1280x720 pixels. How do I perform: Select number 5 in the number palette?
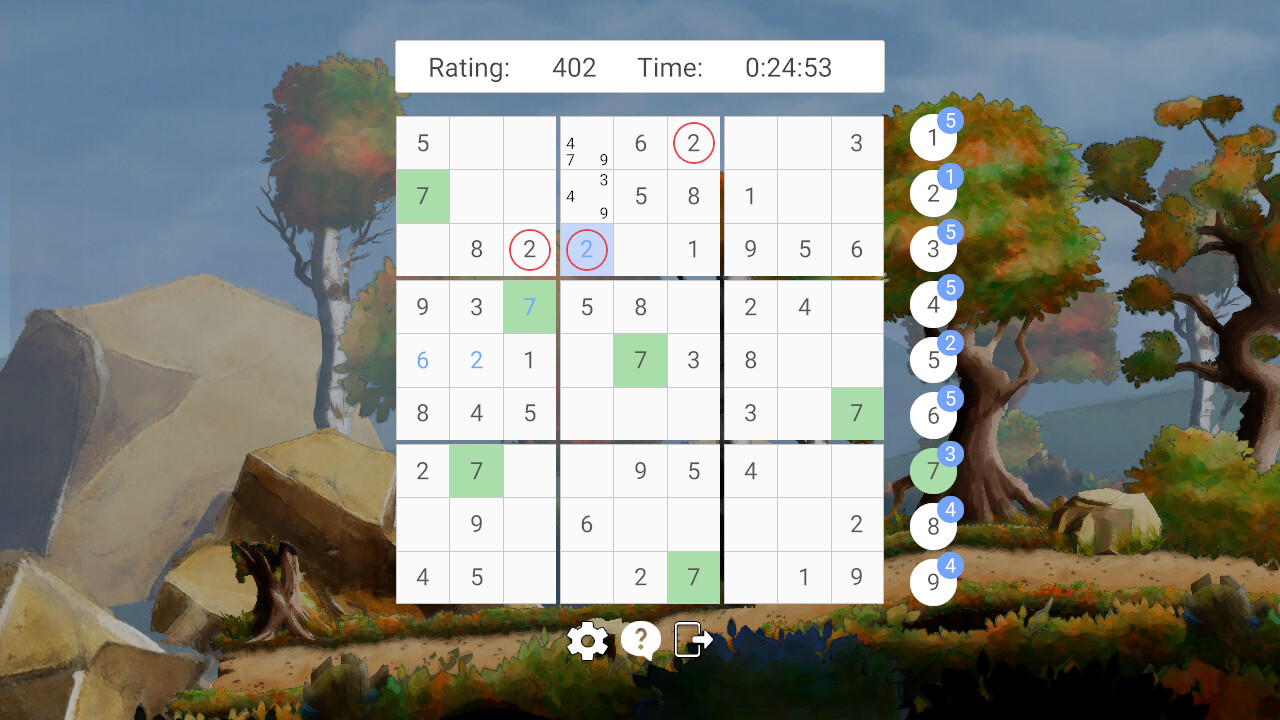tap(932, 359)
